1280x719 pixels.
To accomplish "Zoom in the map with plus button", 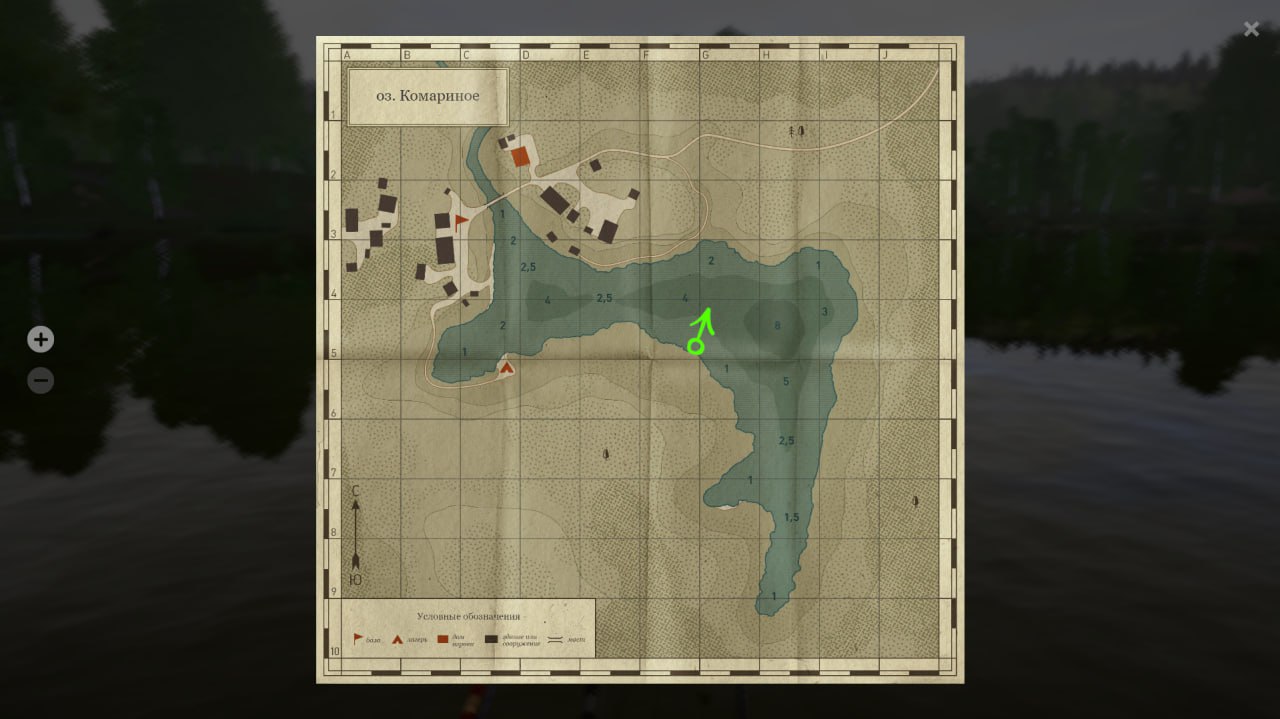I will point(40,340).
